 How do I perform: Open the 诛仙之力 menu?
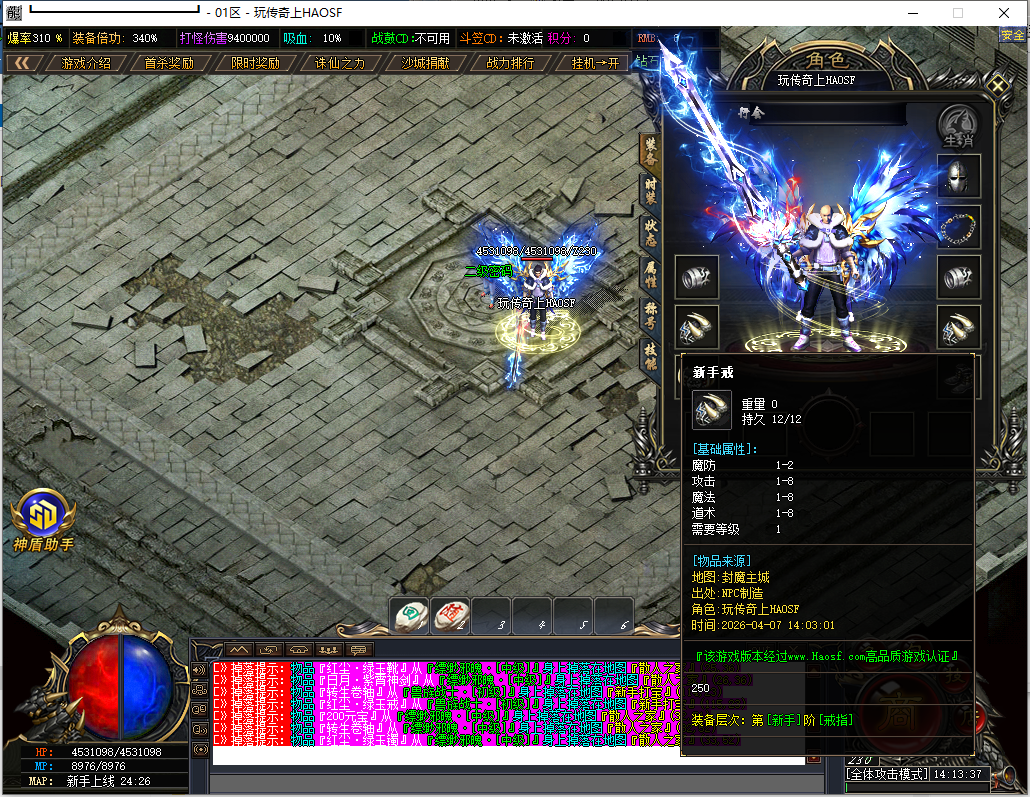click(x=340, y=63)
